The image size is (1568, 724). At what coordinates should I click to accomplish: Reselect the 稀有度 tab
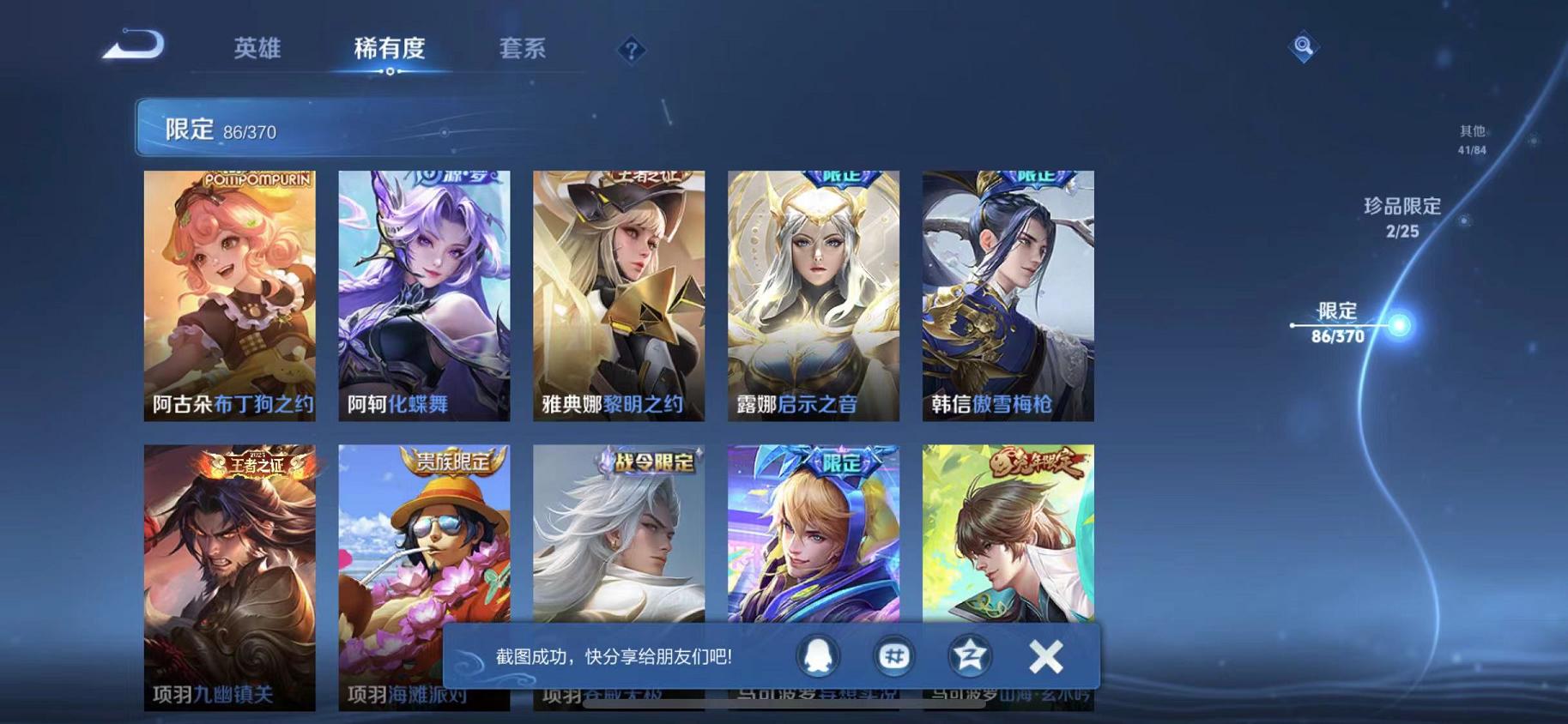(390, 49)
